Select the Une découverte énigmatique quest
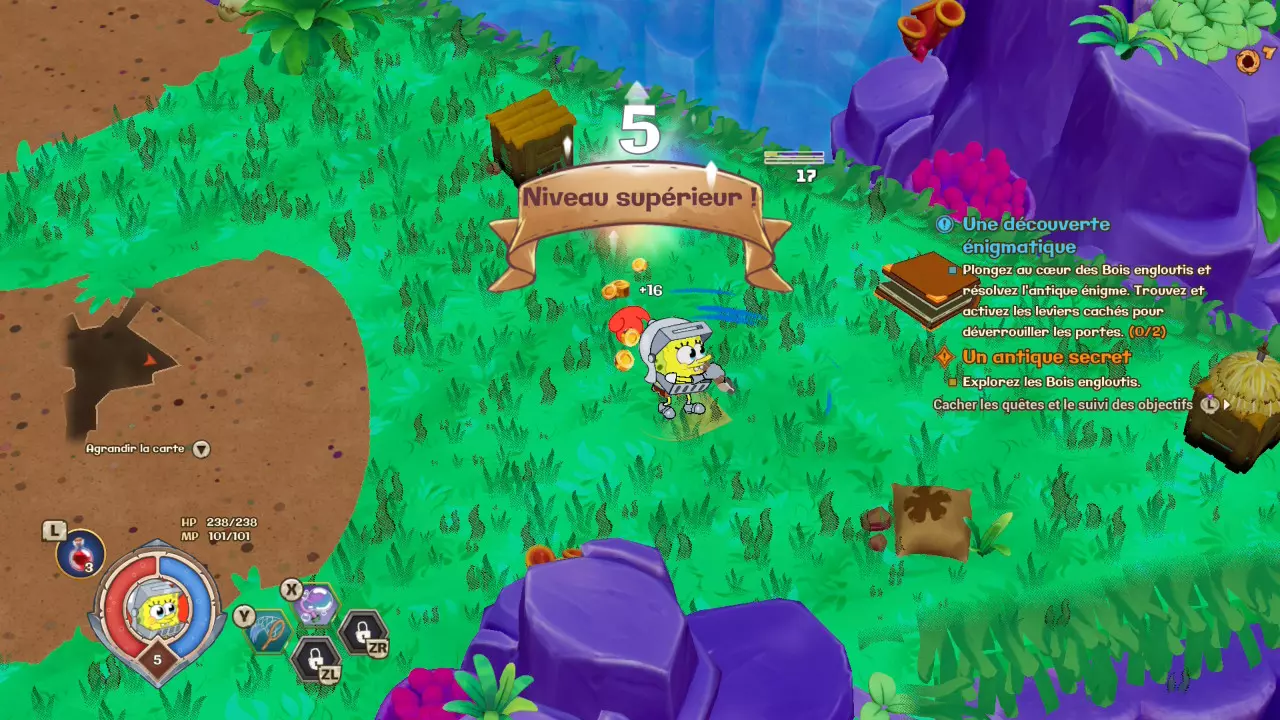The width and height of the screenshot is (1280, 720). [1035, 235]
